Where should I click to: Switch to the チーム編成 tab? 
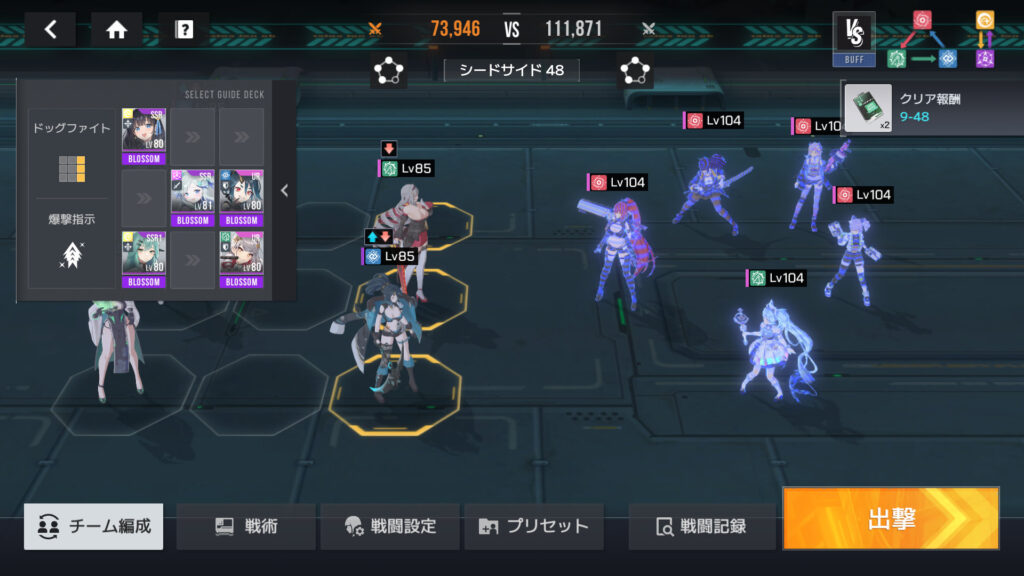coord(94,526)
